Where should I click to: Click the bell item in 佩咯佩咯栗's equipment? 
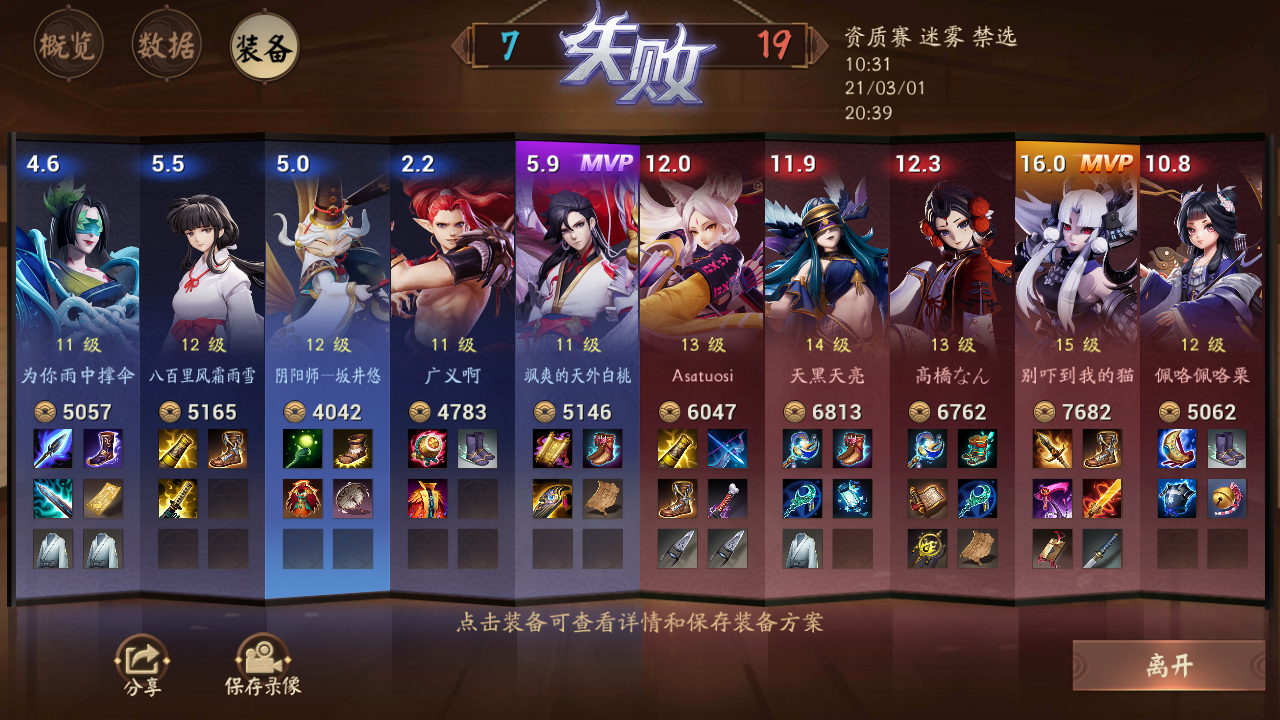pos(1225,499)
